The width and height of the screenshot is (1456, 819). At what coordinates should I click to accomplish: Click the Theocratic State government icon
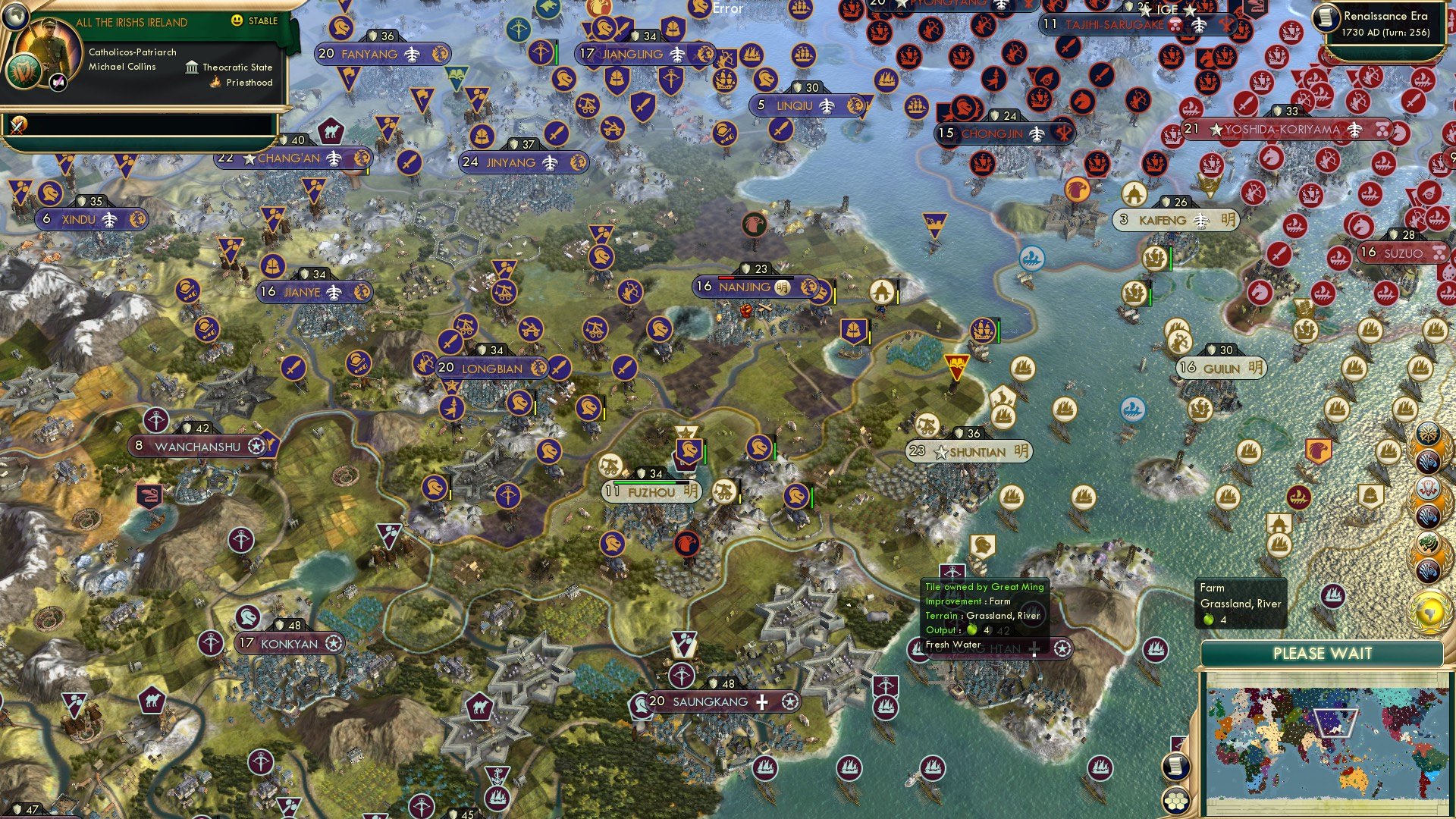(192, 67)
